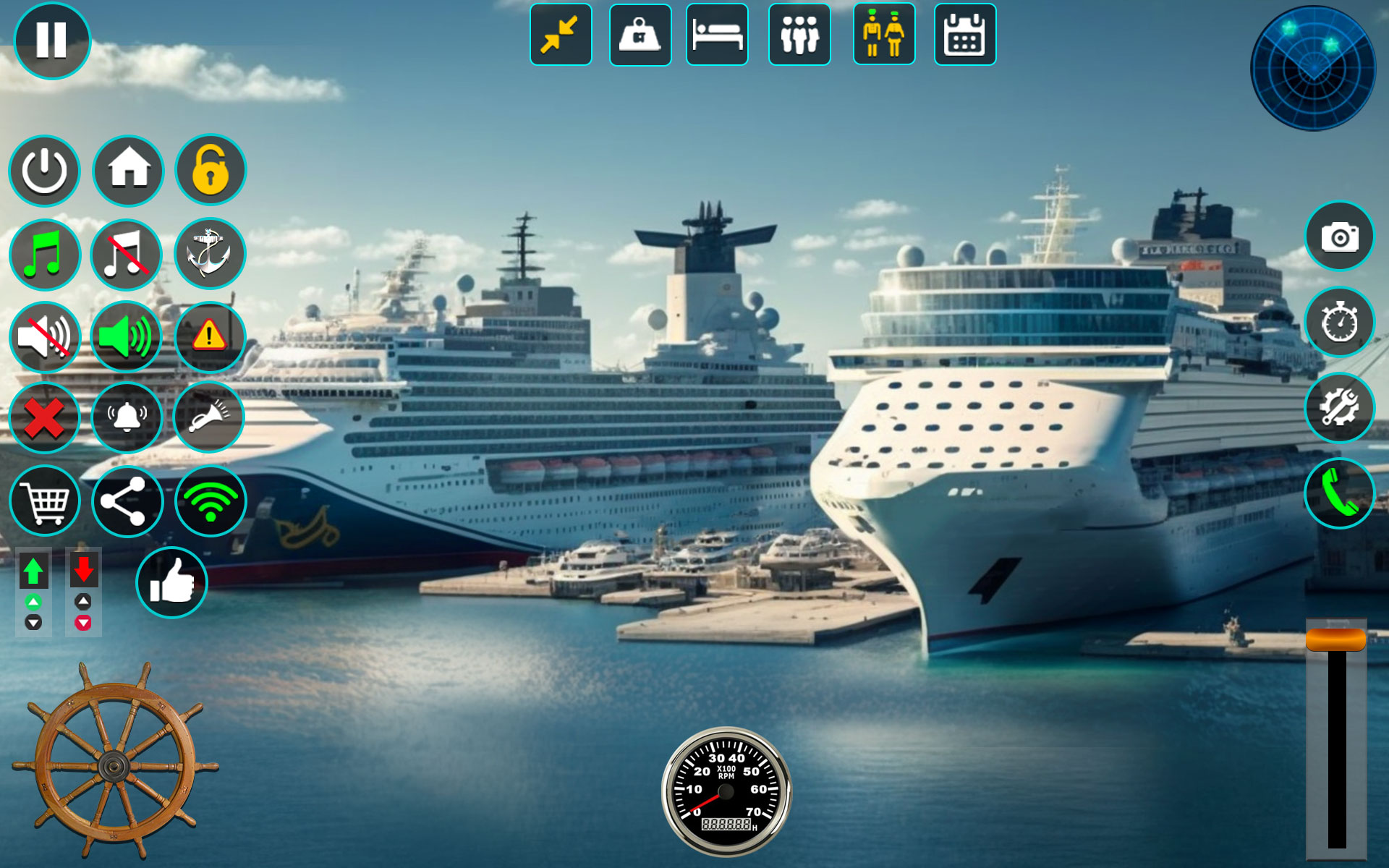1389x868 pixels.
Task: Open the shop cart menu
Action: coord(45,501)
